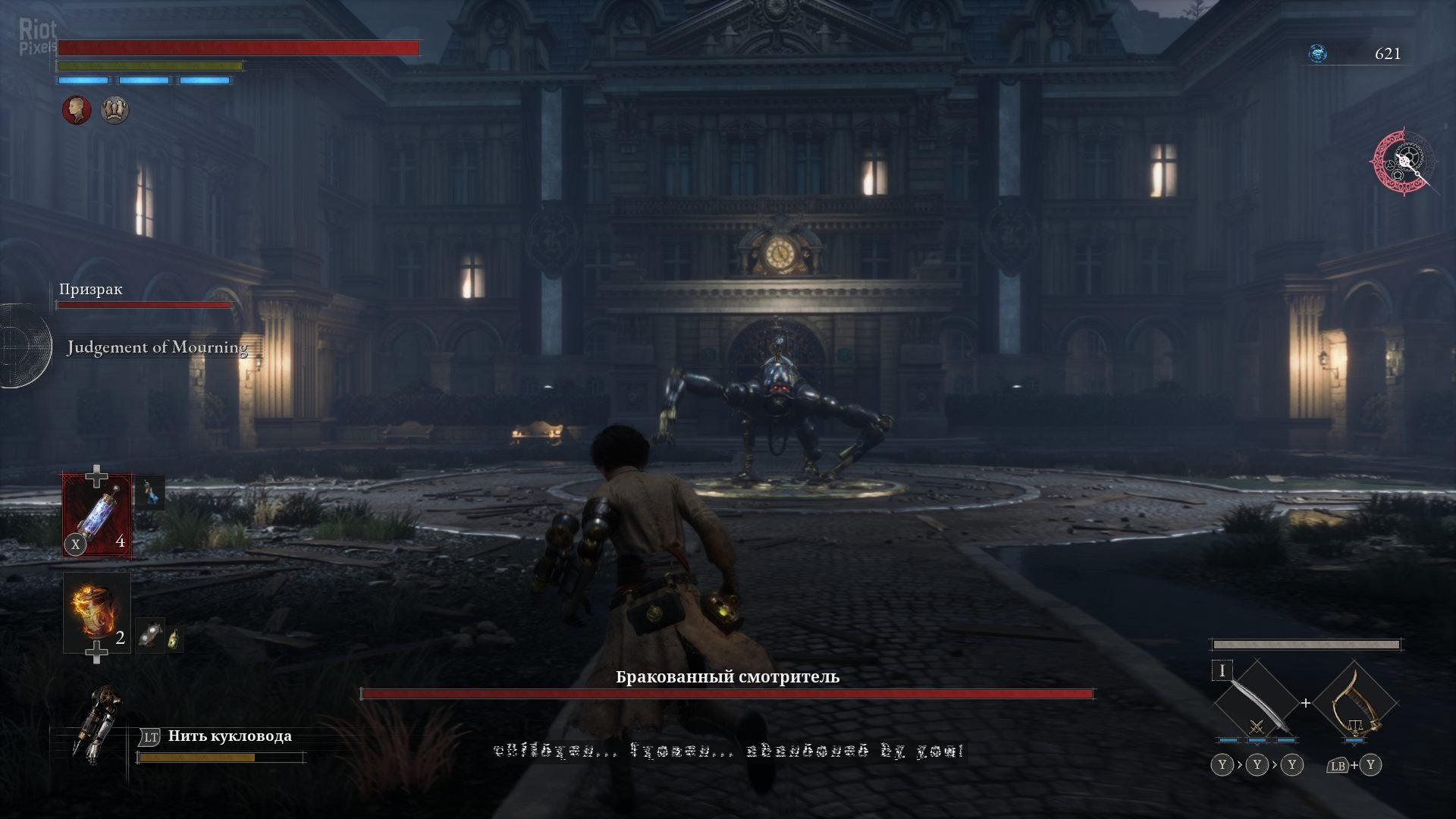Click the Judgement of Mourning notice
This screenshot has height=819, width=1456.
157,347
